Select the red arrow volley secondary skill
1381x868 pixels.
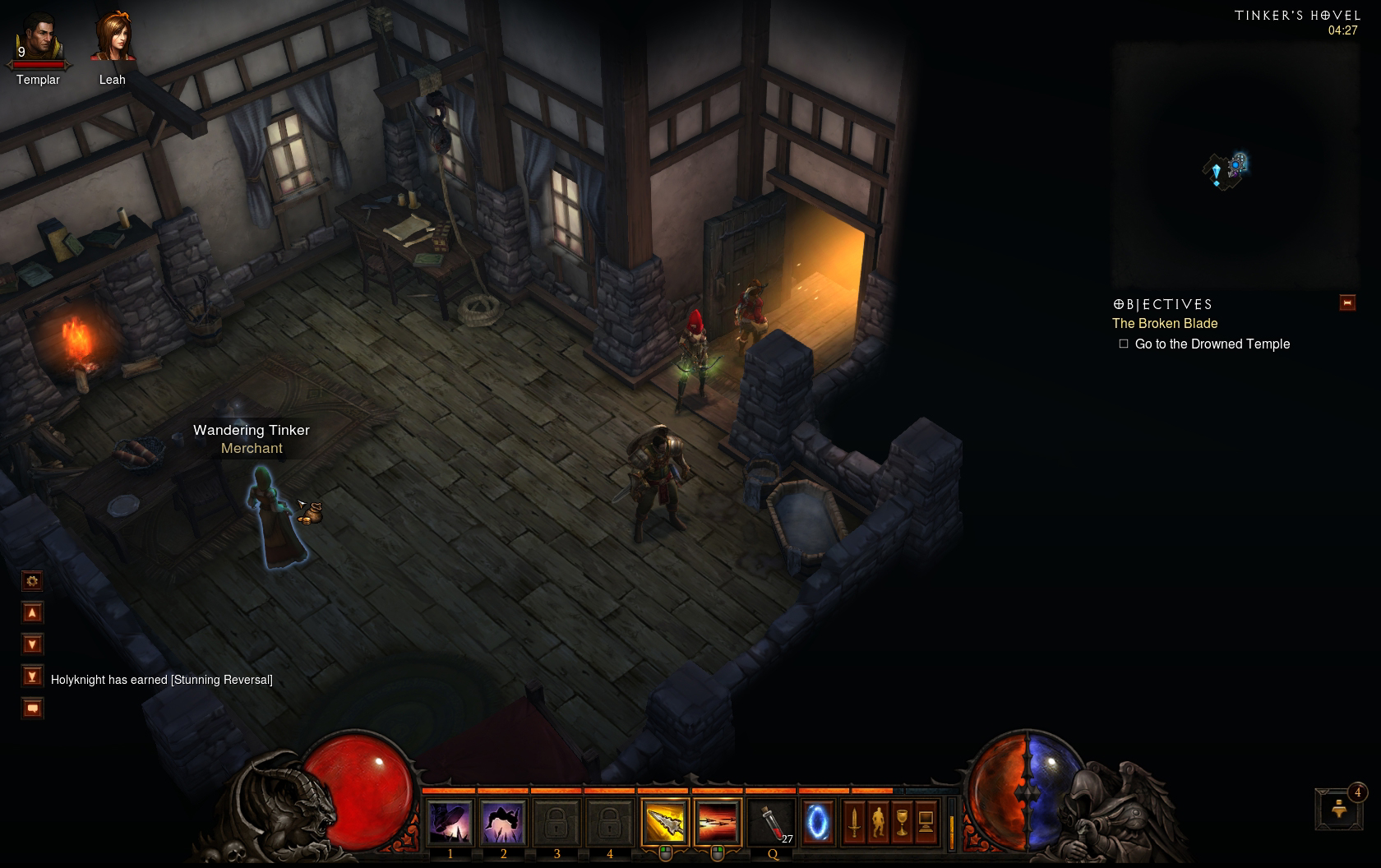pos(718,822)
